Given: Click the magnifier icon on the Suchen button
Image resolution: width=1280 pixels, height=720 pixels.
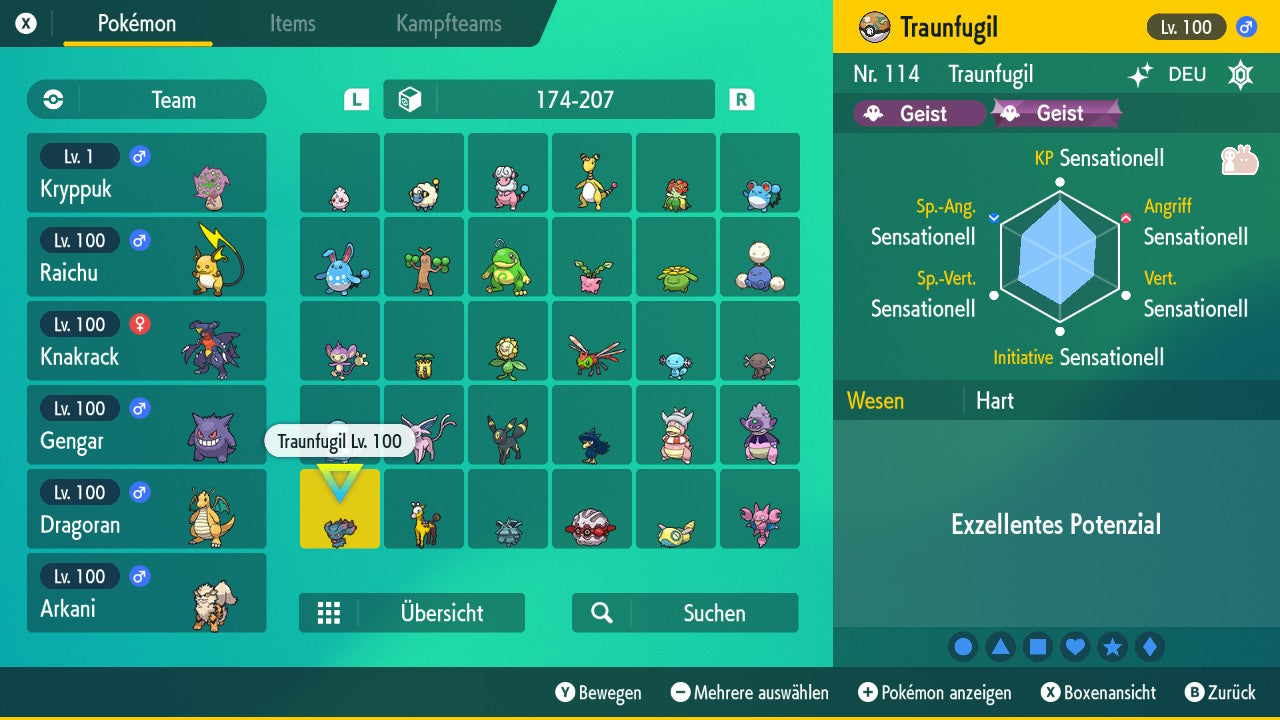Looking at the screenshot, I should pos(600,613).
